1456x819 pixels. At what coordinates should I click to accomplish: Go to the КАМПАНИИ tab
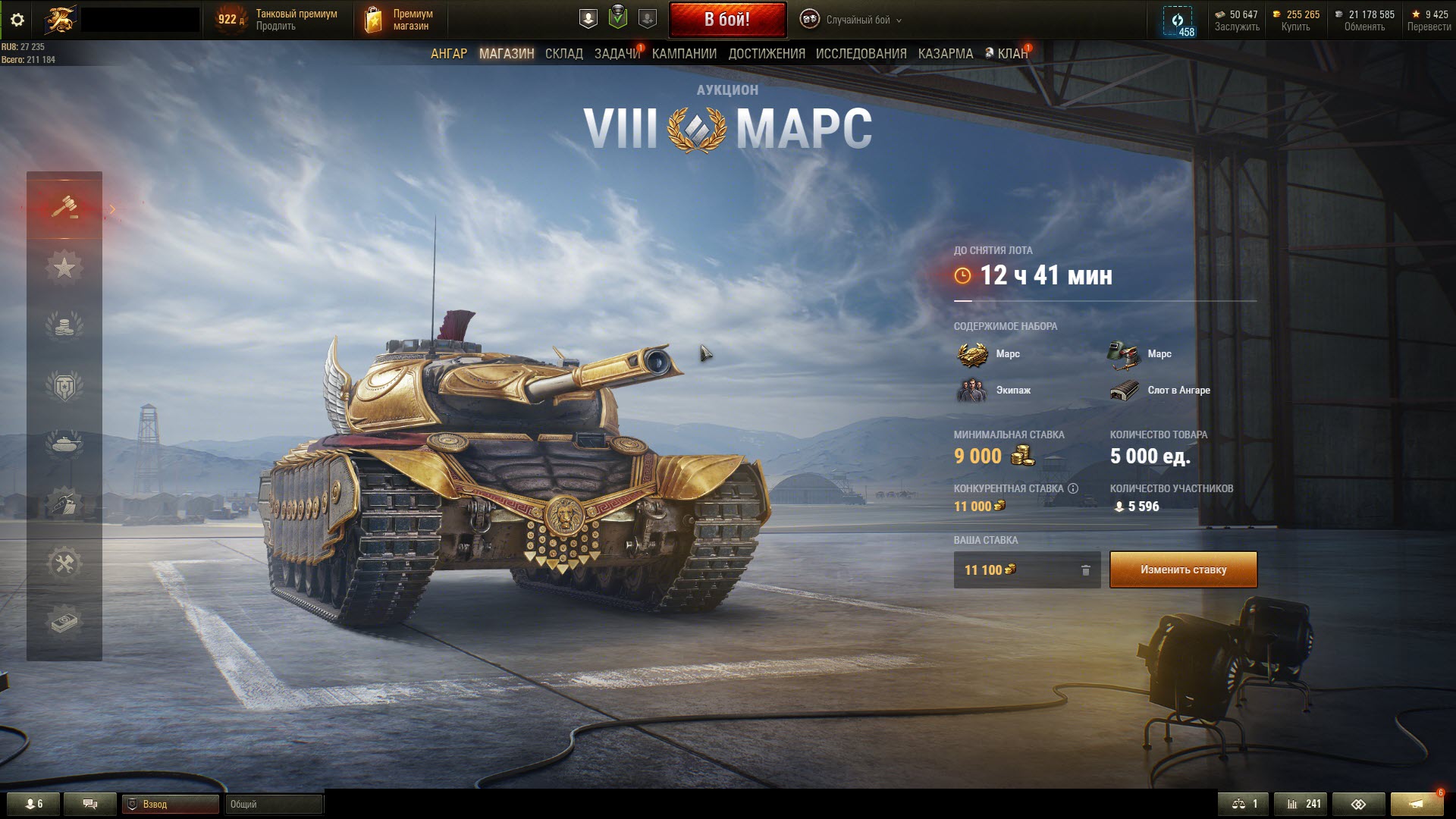(684, 54)
